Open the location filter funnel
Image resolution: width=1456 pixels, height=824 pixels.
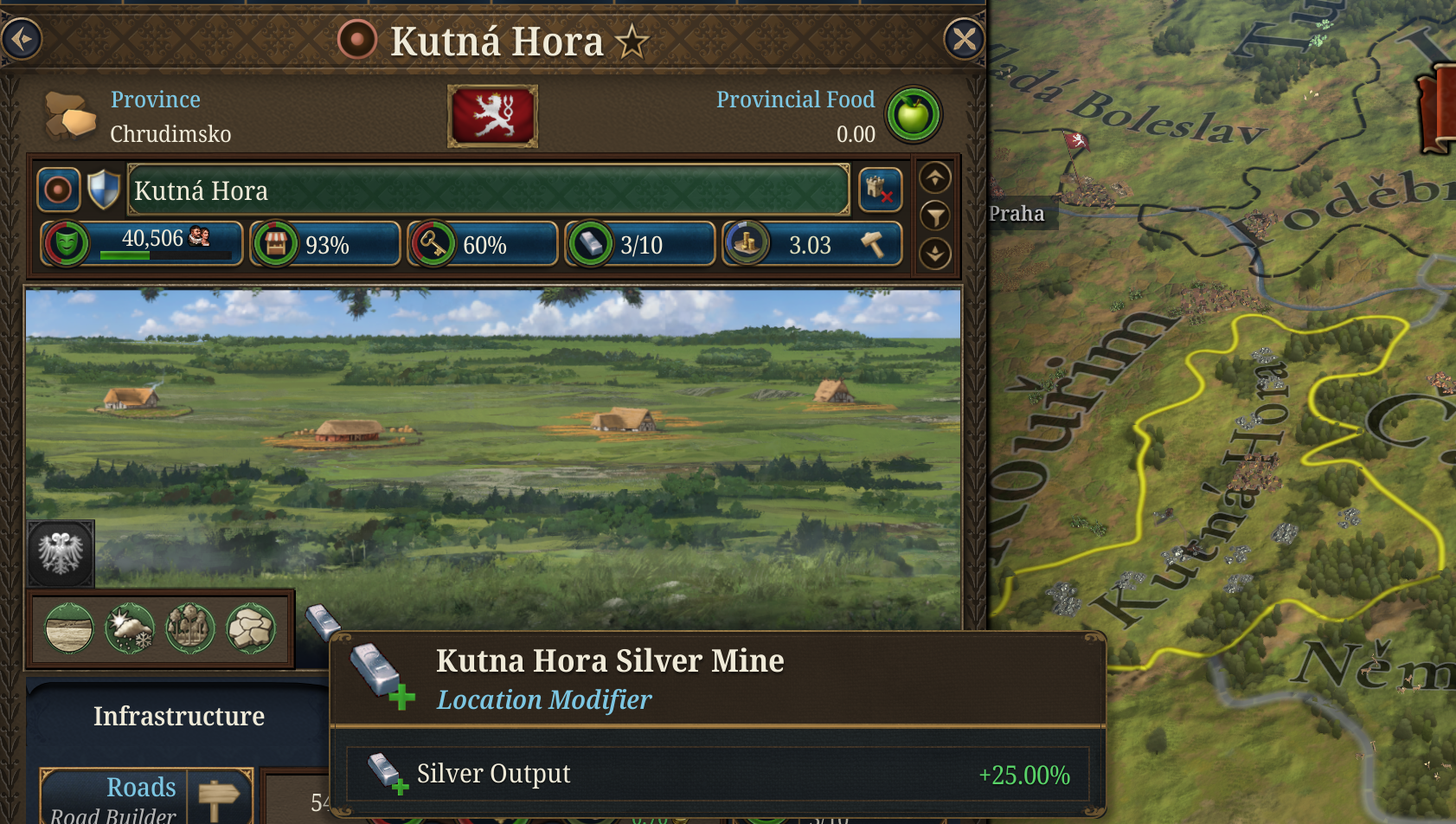click(935, 217)
